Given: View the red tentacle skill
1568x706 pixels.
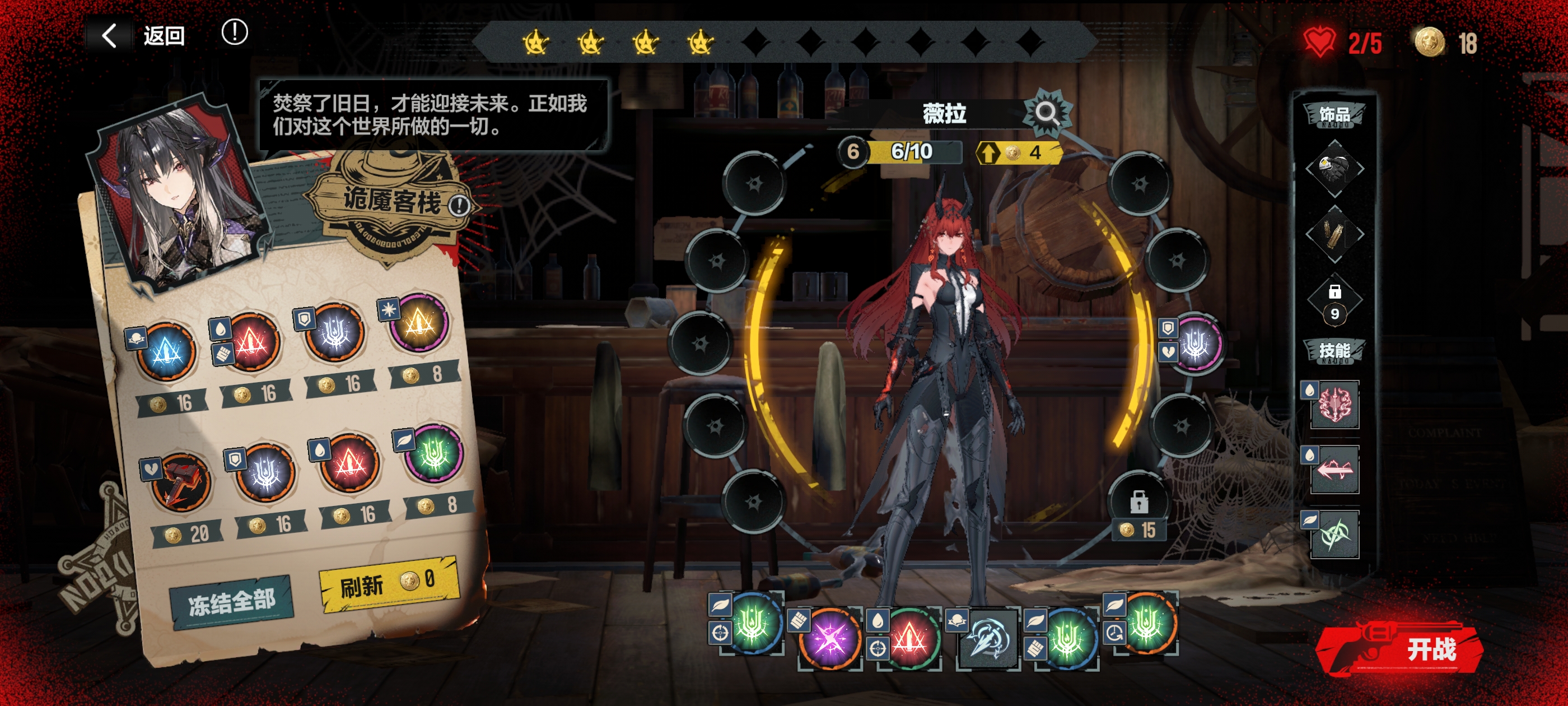Looking at the screenshot, I should click(1335, 405).
